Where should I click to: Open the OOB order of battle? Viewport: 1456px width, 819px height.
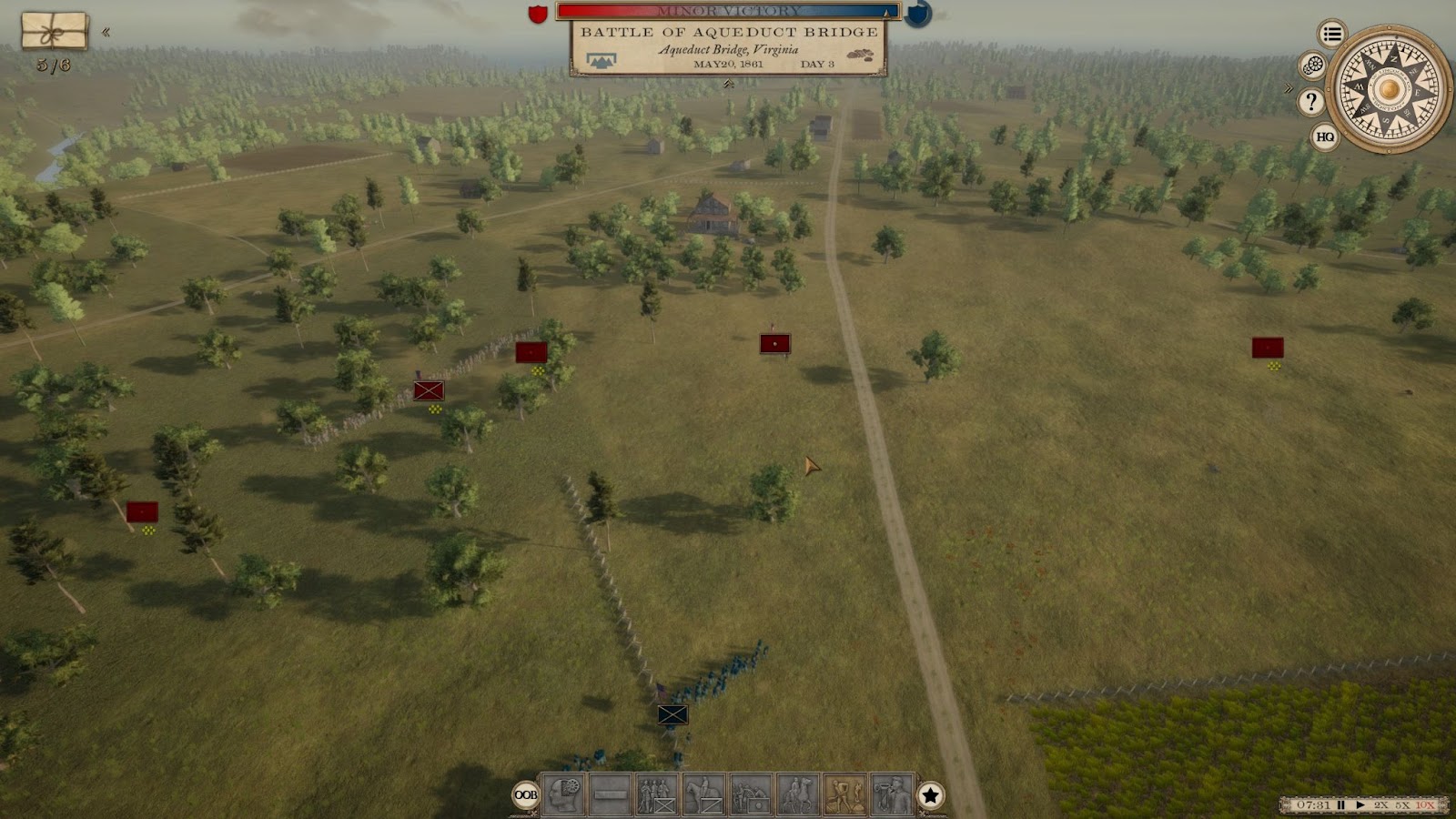click(x=526, y=794)
